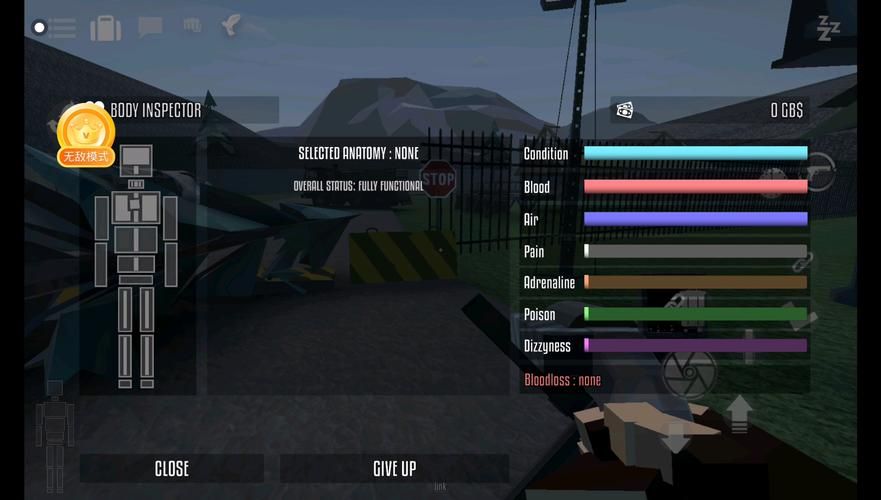Tap the gold crown invincible mode badge
The image size is (881, 500).
coord(85,134)
